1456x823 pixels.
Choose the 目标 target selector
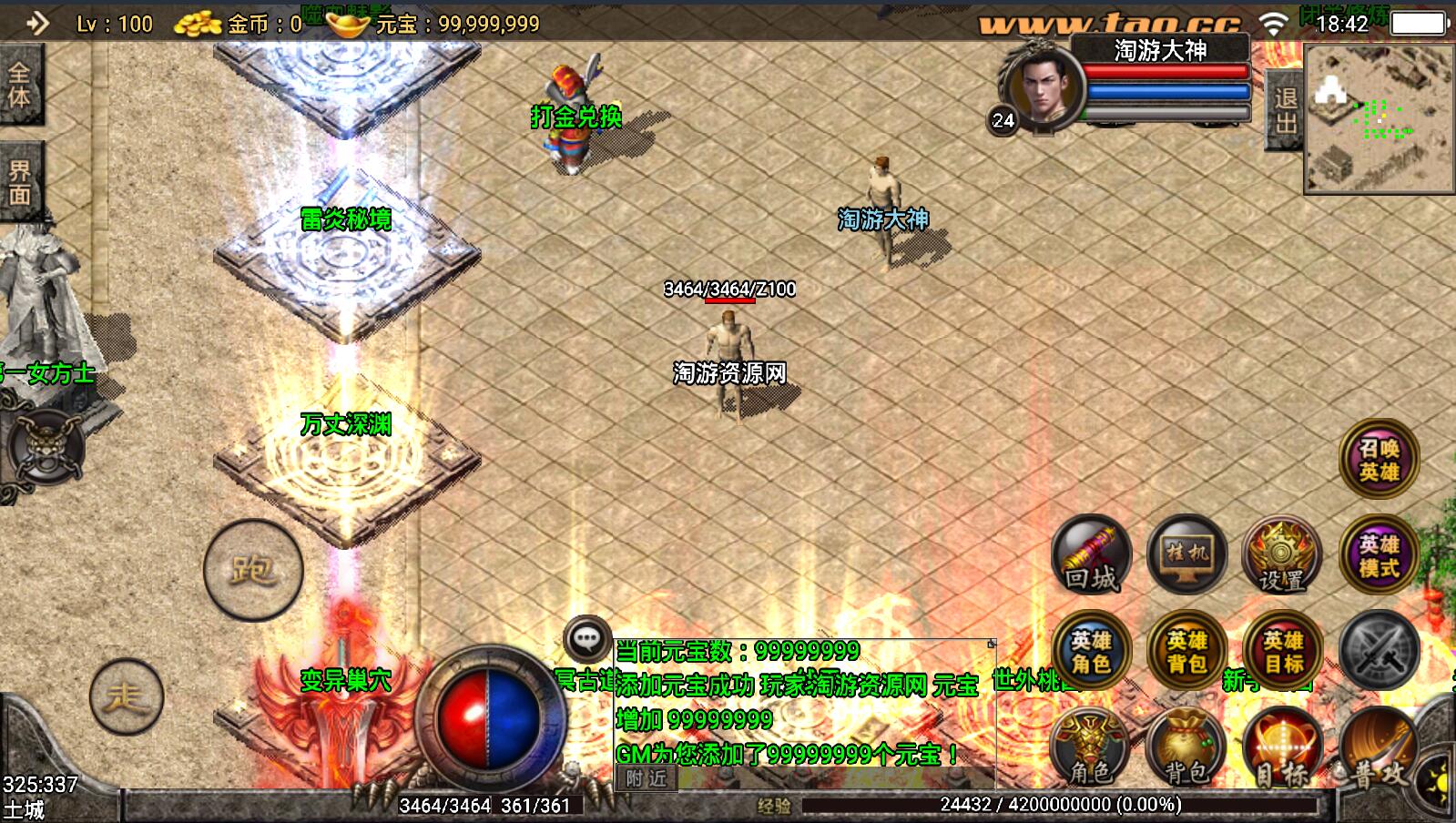point(1283,748)
